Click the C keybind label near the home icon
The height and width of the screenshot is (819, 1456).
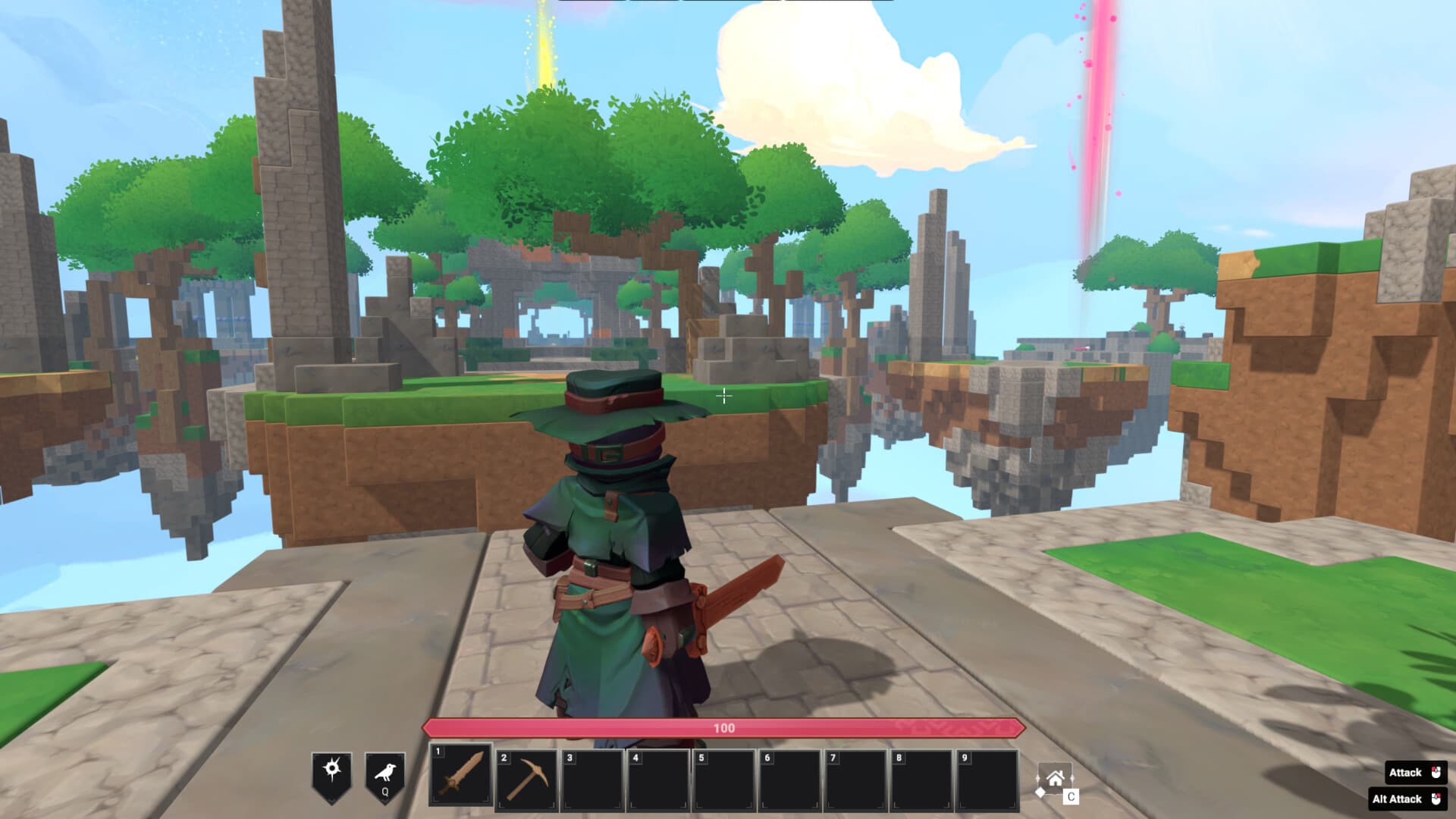pyautogui.click(x=1071, y=796)
